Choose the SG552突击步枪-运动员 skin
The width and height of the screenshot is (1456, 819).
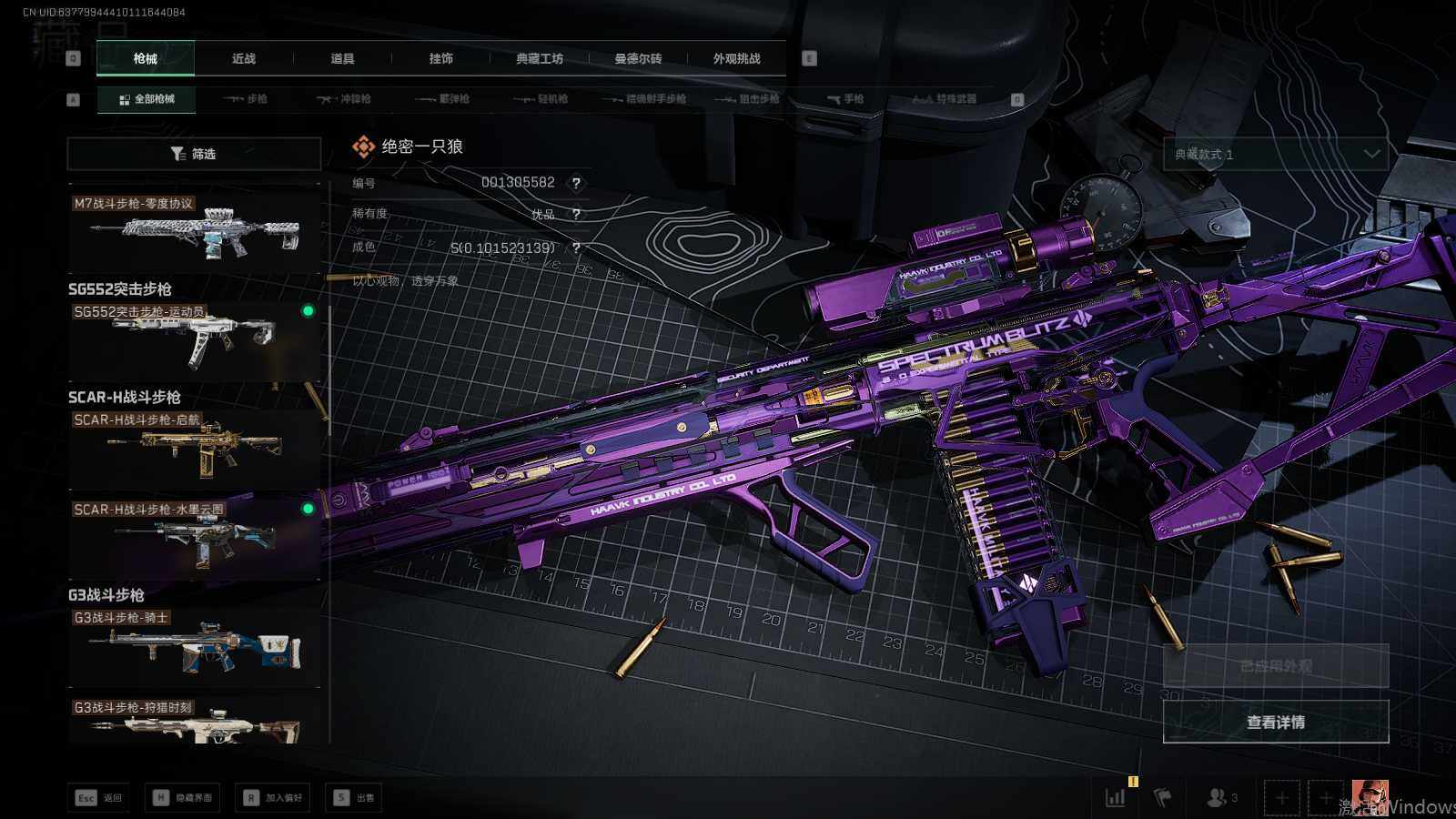[x=195, y=339]
